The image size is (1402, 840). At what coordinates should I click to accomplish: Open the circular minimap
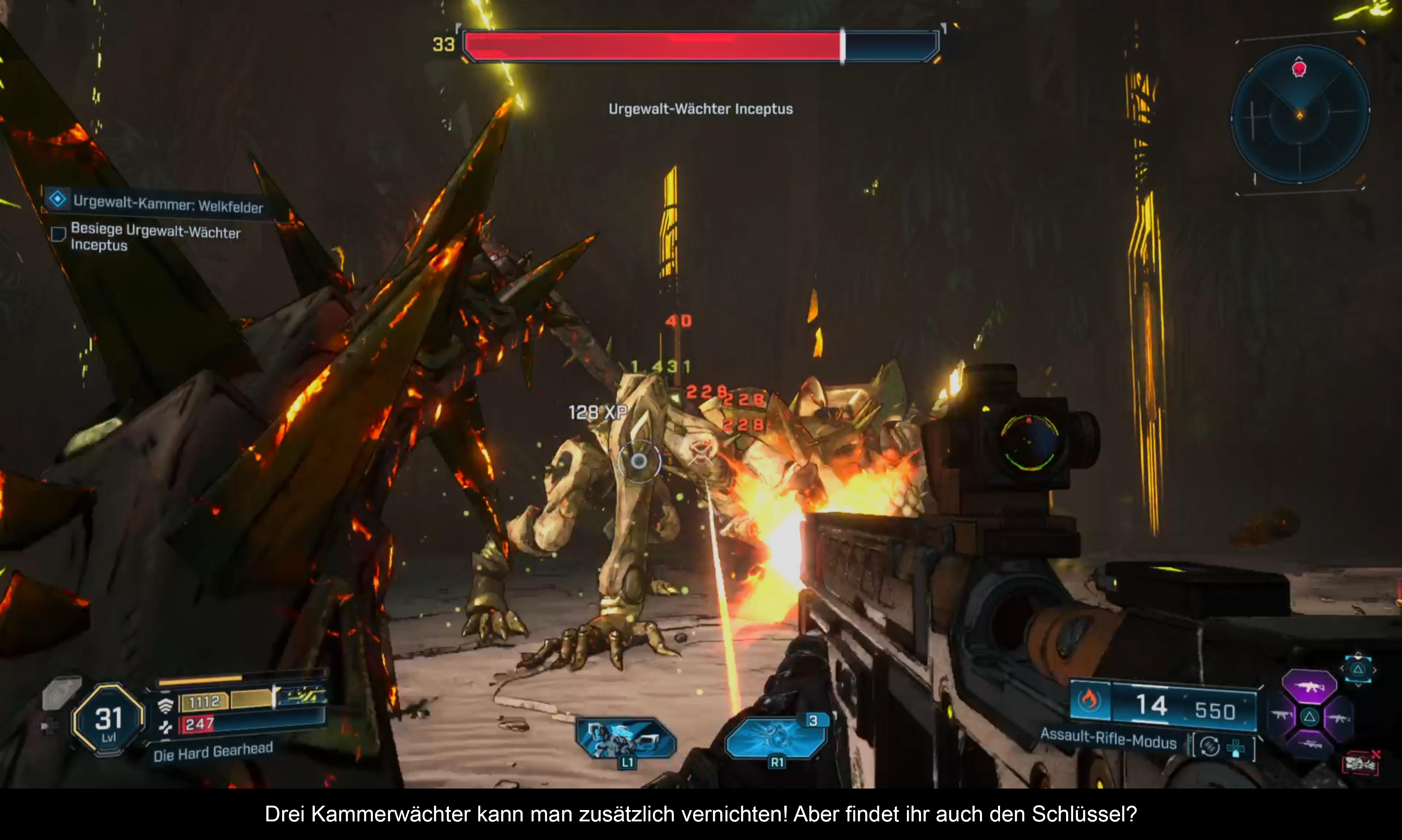coord(1300,115)
